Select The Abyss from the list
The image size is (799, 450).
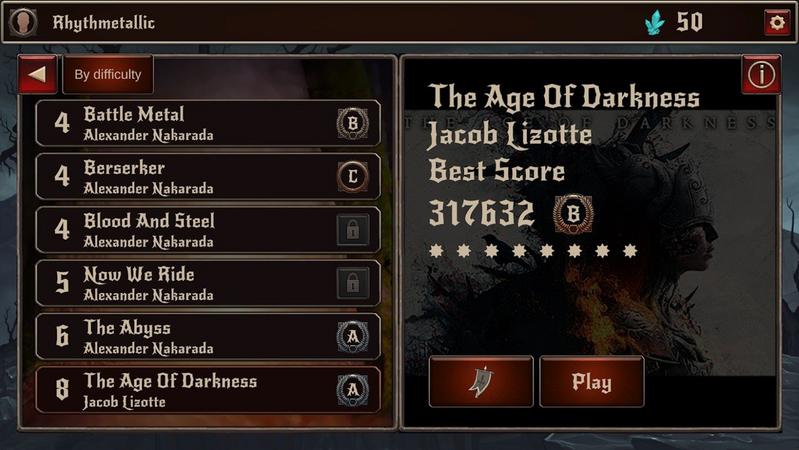coord(207,336)
